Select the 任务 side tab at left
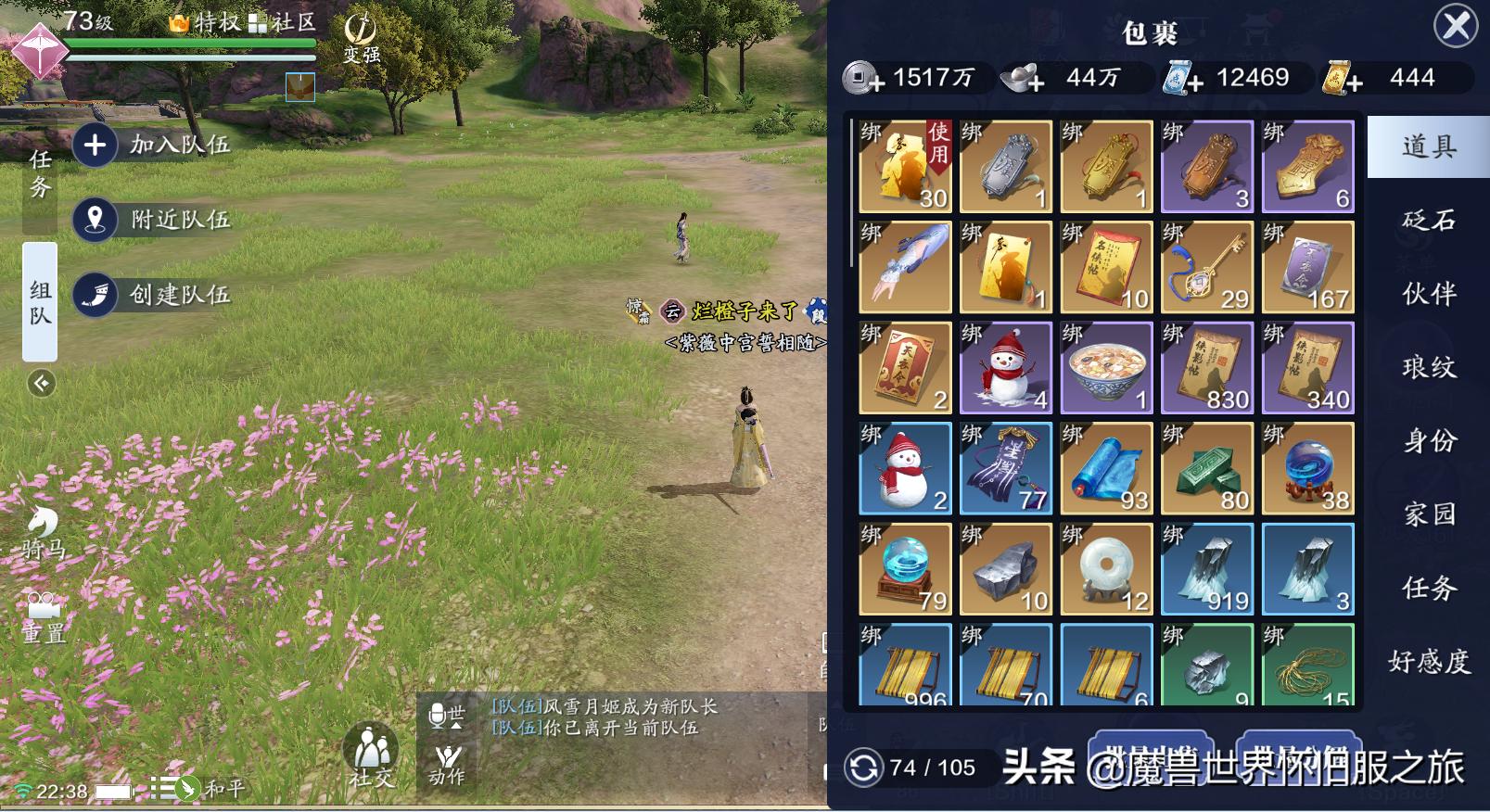This screenshot has width=1490, height=812. pyautogui.click(x=40, y=173)
